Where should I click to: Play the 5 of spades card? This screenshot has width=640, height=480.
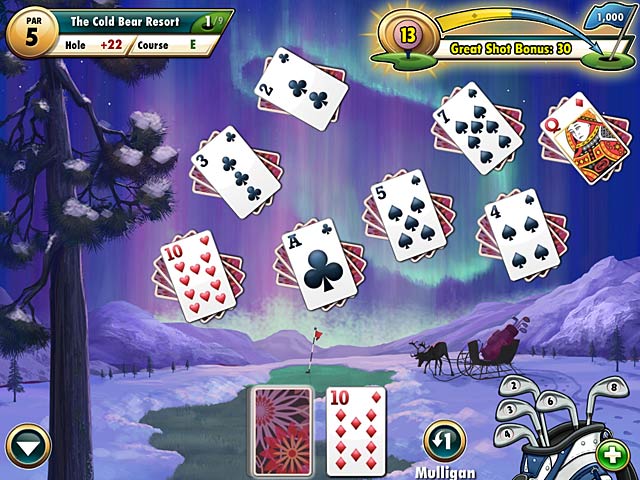click(409, 214)
